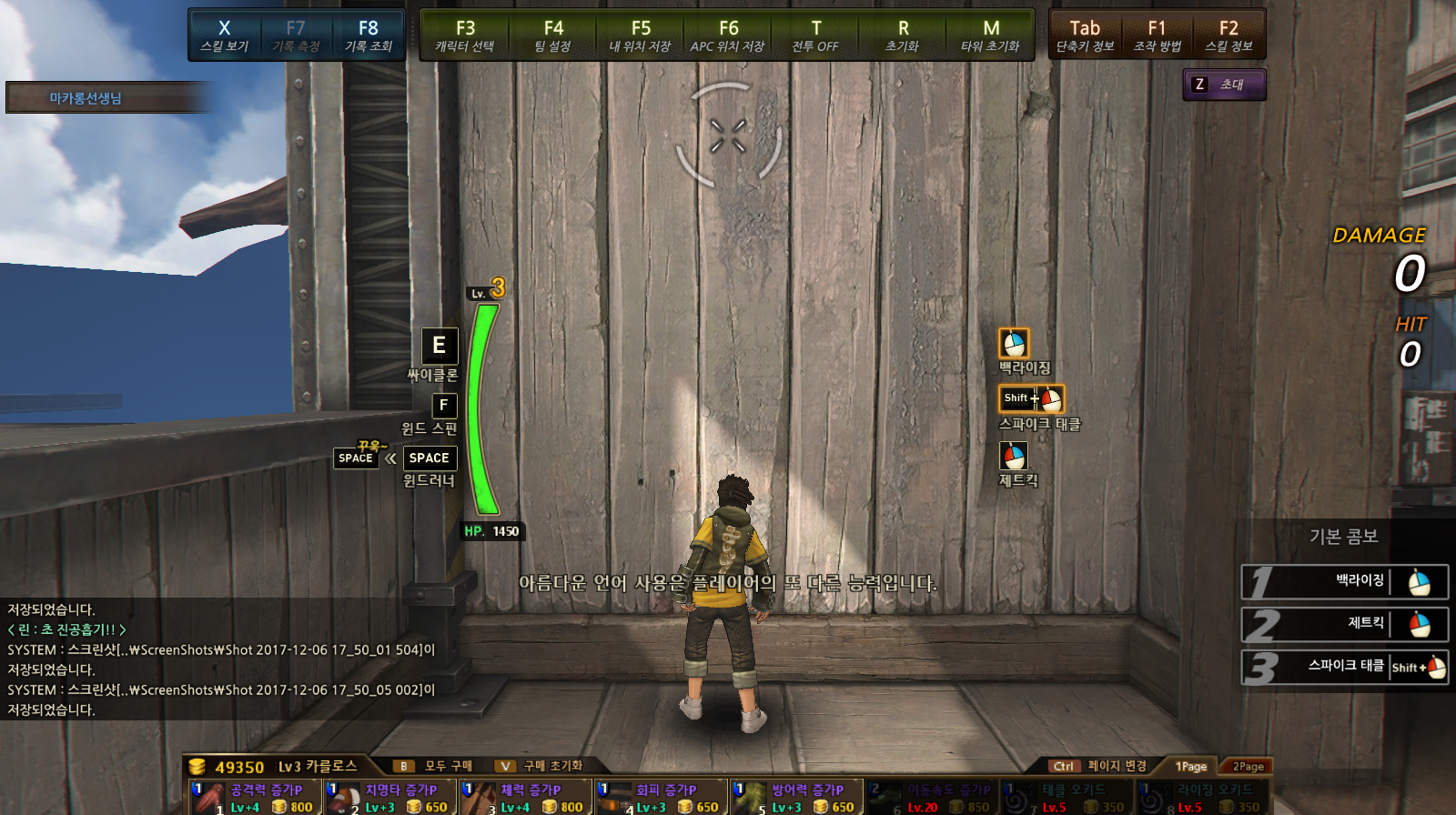Open 스킬 정보 skill info
The height and width of the screenshot is (815, 1456).
1228,35
